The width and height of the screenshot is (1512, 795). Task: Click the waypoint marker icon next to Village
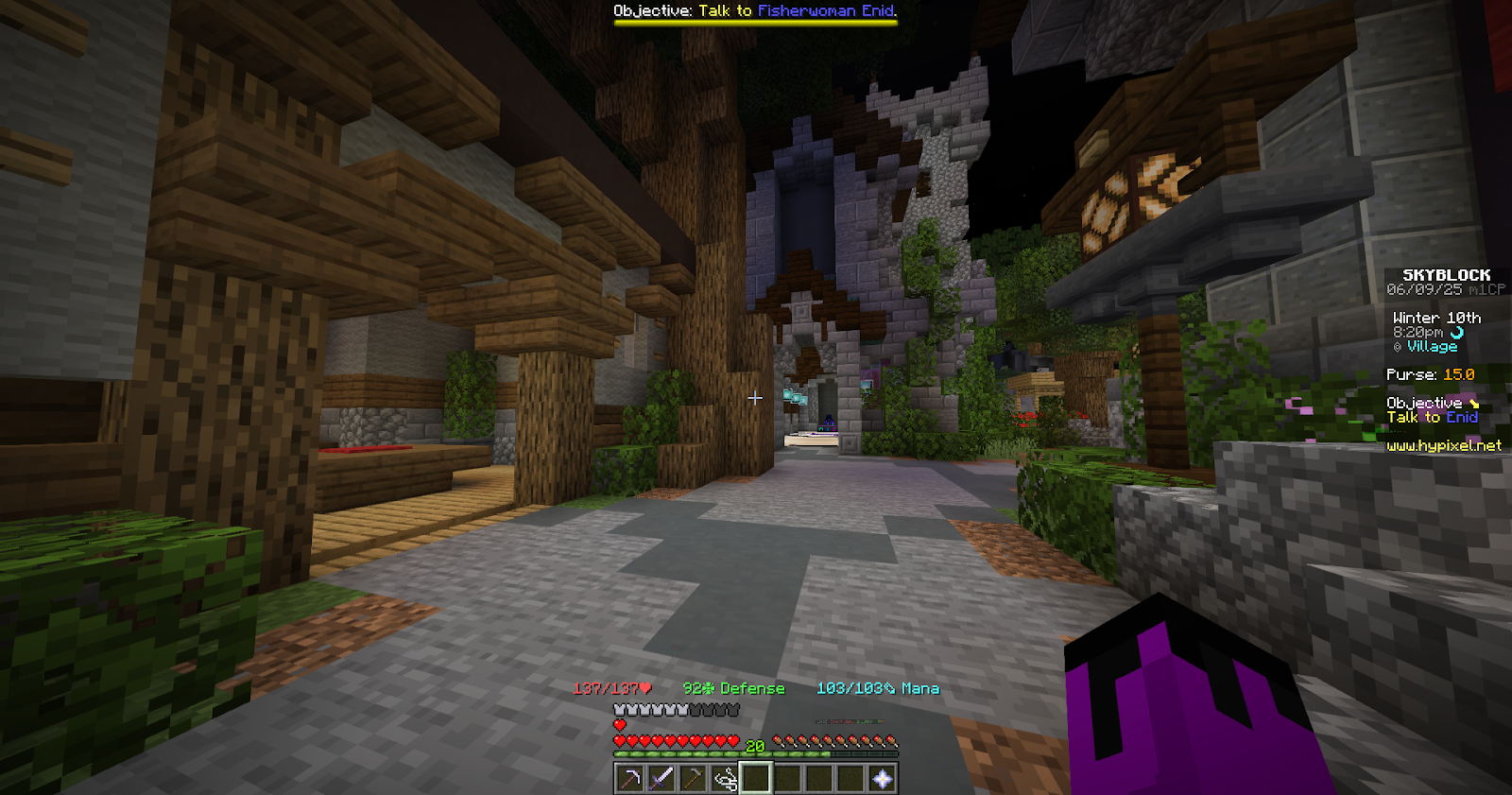click(x=1398, y=347)
